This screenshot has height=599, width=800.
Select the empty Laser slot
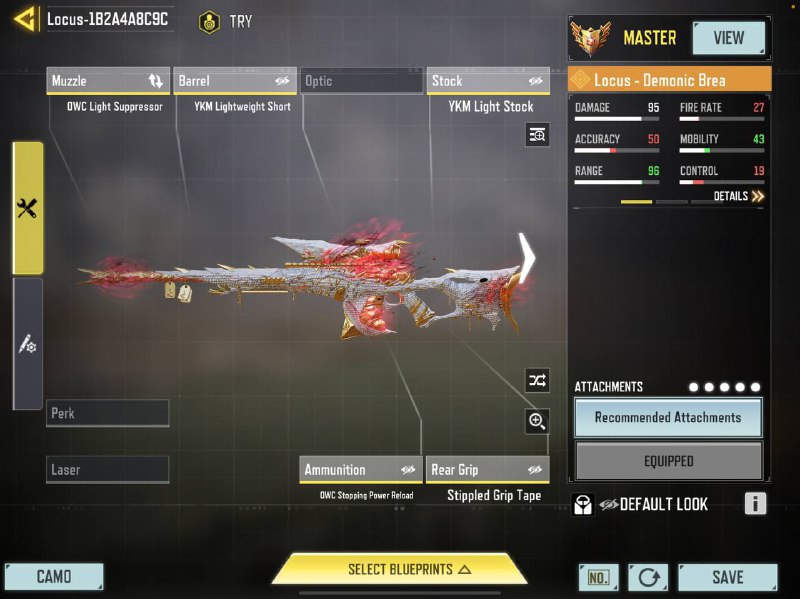[108, 469]
